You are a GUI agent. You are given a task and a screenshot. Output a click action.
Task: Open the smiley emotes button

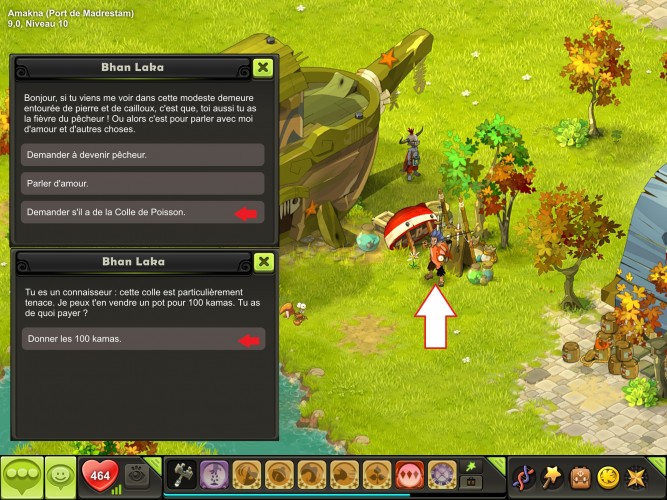click(x=60, y=475)
